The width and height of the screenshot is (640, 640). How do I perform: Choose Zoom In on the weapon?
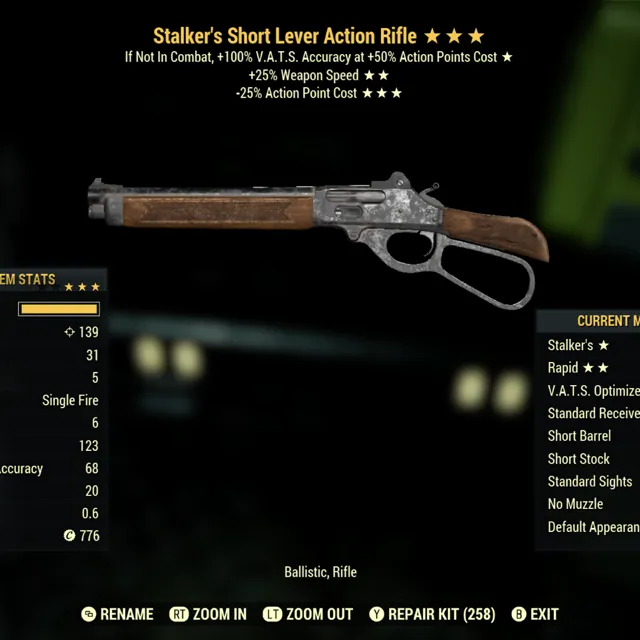208,614
